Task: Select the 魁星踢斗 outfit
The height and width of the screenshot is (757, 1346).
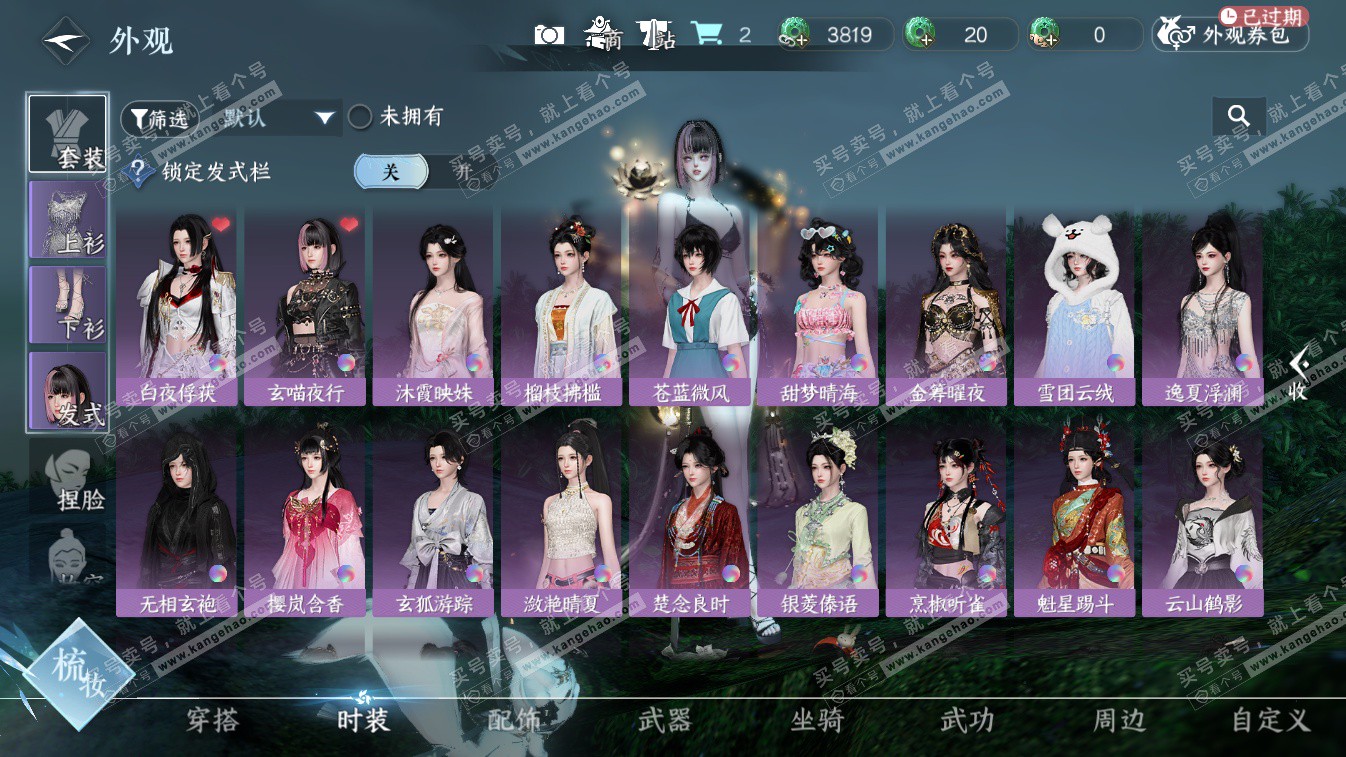Action: (x=1074, y=518)
